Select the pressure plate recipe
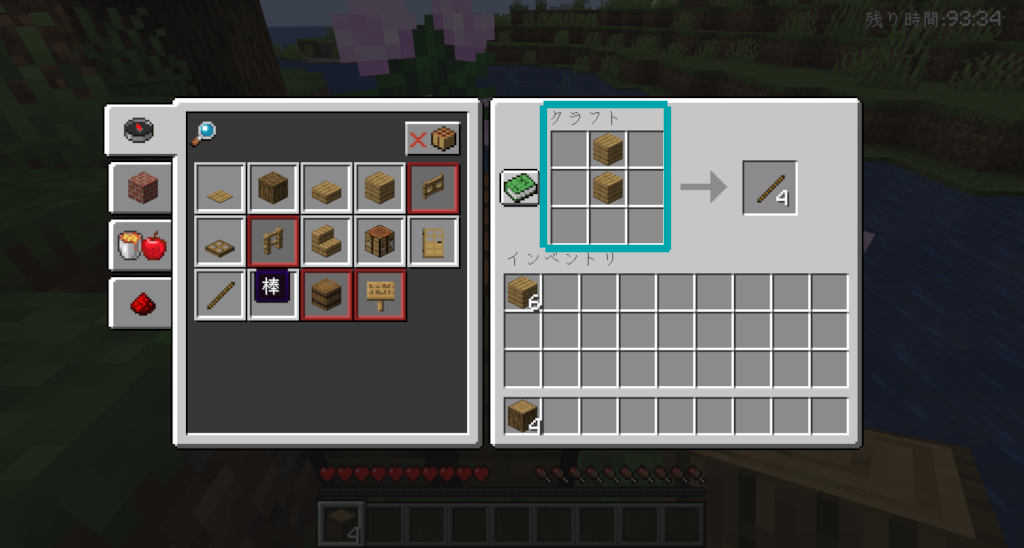This screenshot has height=548, width=1024. [x=220, y=188]
